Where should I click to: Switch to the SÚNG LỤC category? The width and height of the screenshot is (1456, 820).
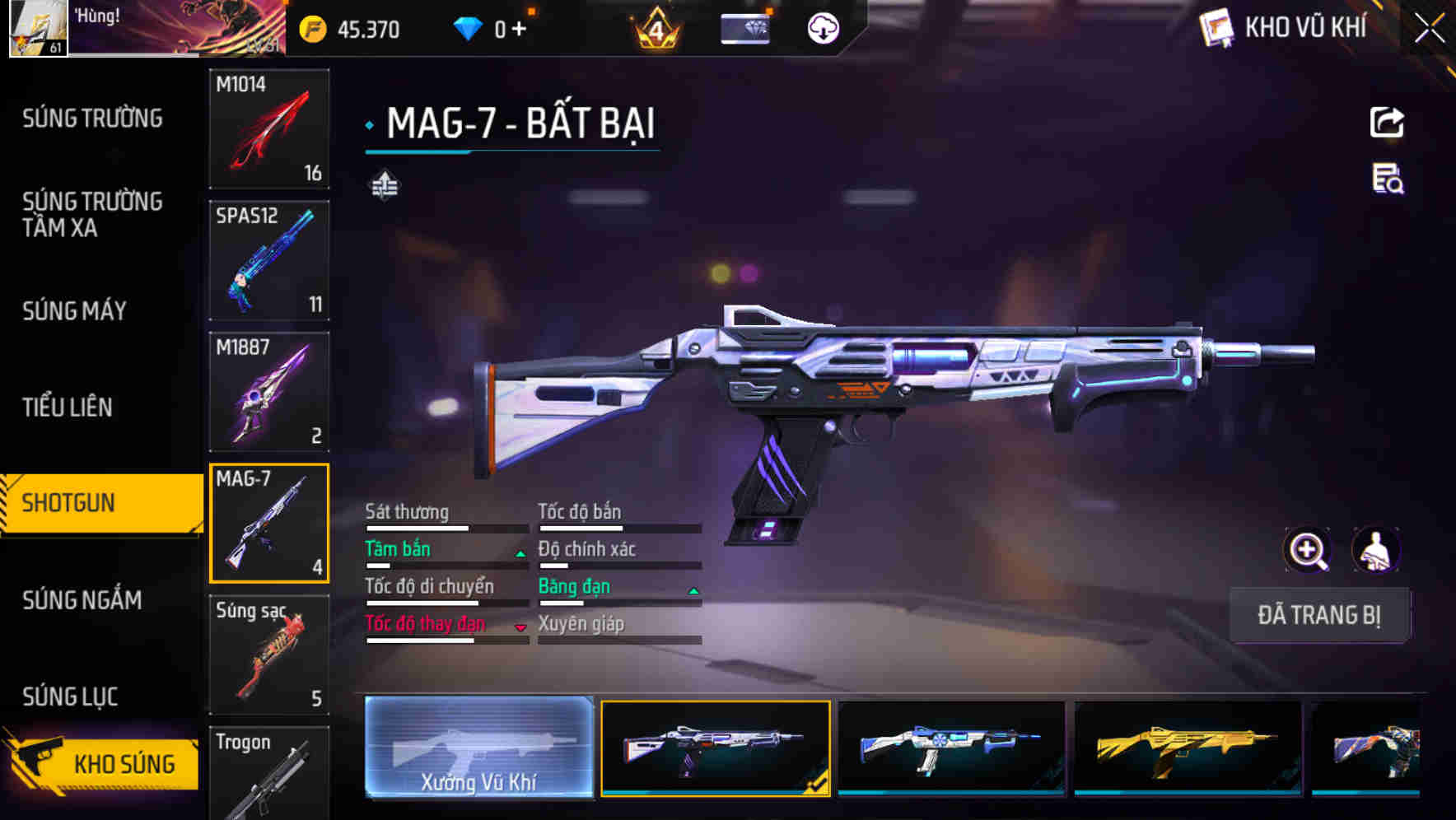70,697
